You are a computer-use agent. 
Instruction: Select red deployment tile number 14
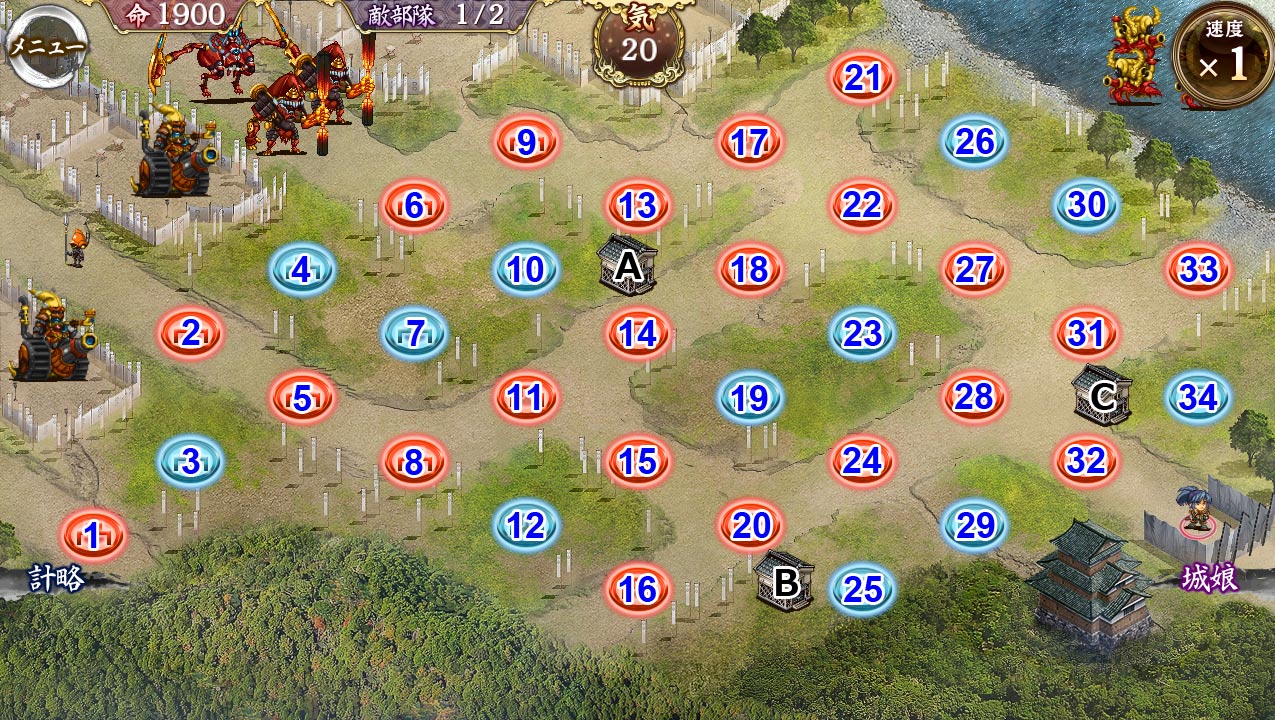[638, 334]
